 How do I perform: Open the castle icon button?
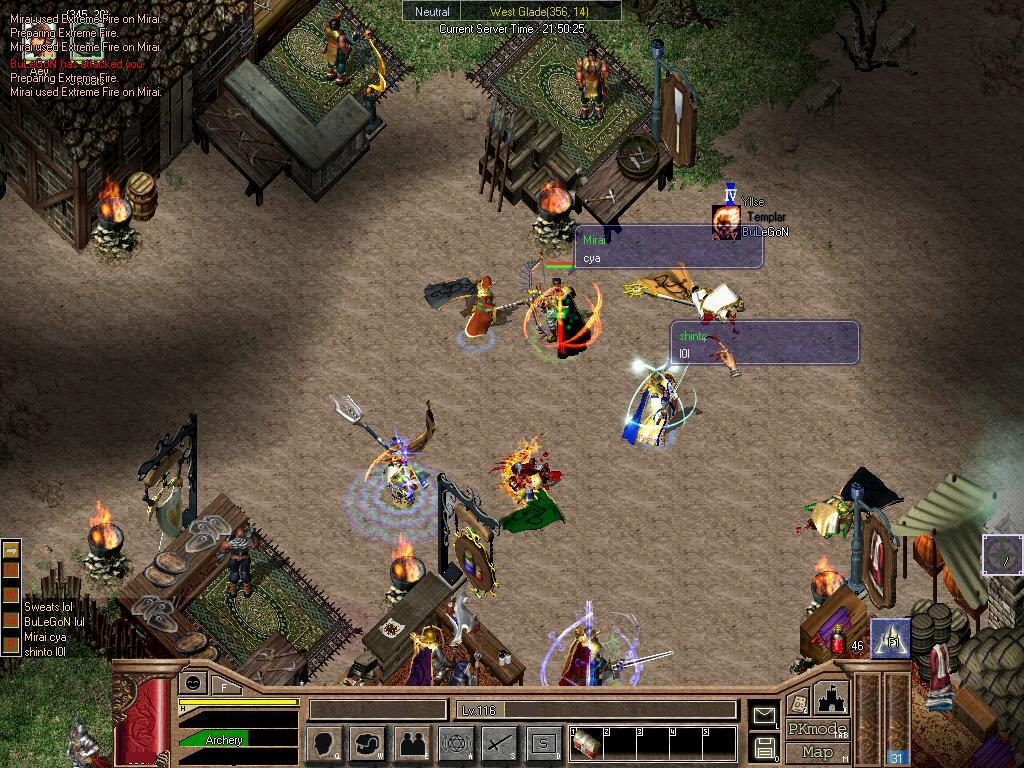point(831,697)
